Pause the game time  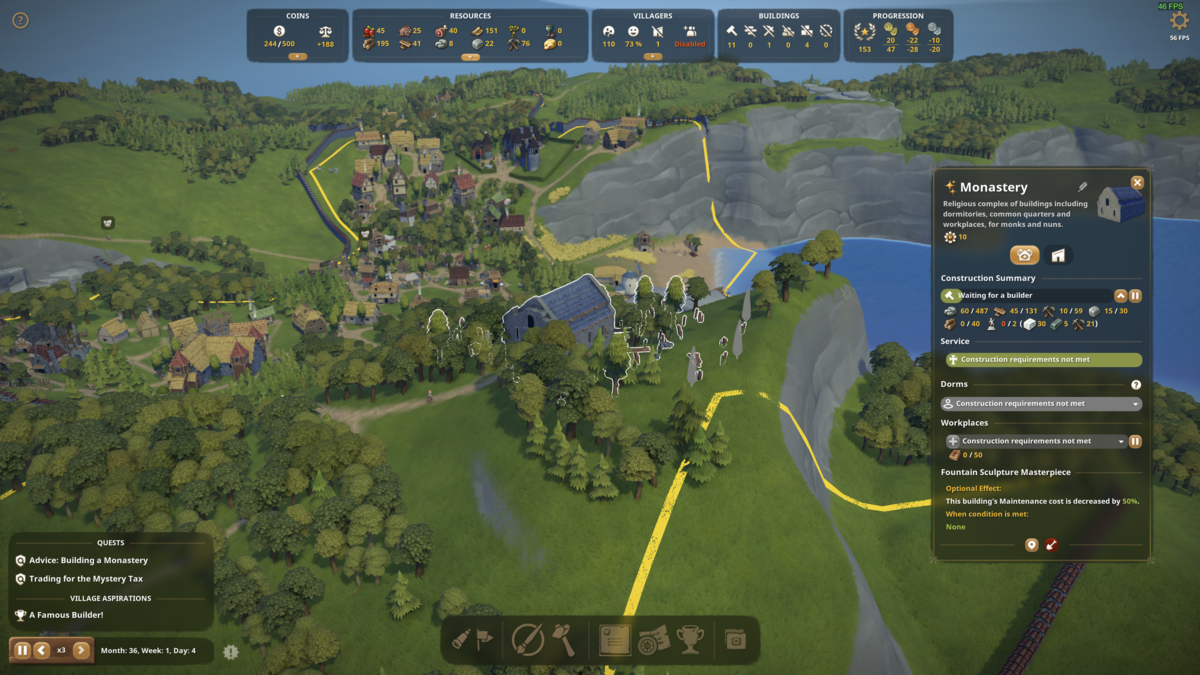22,650
